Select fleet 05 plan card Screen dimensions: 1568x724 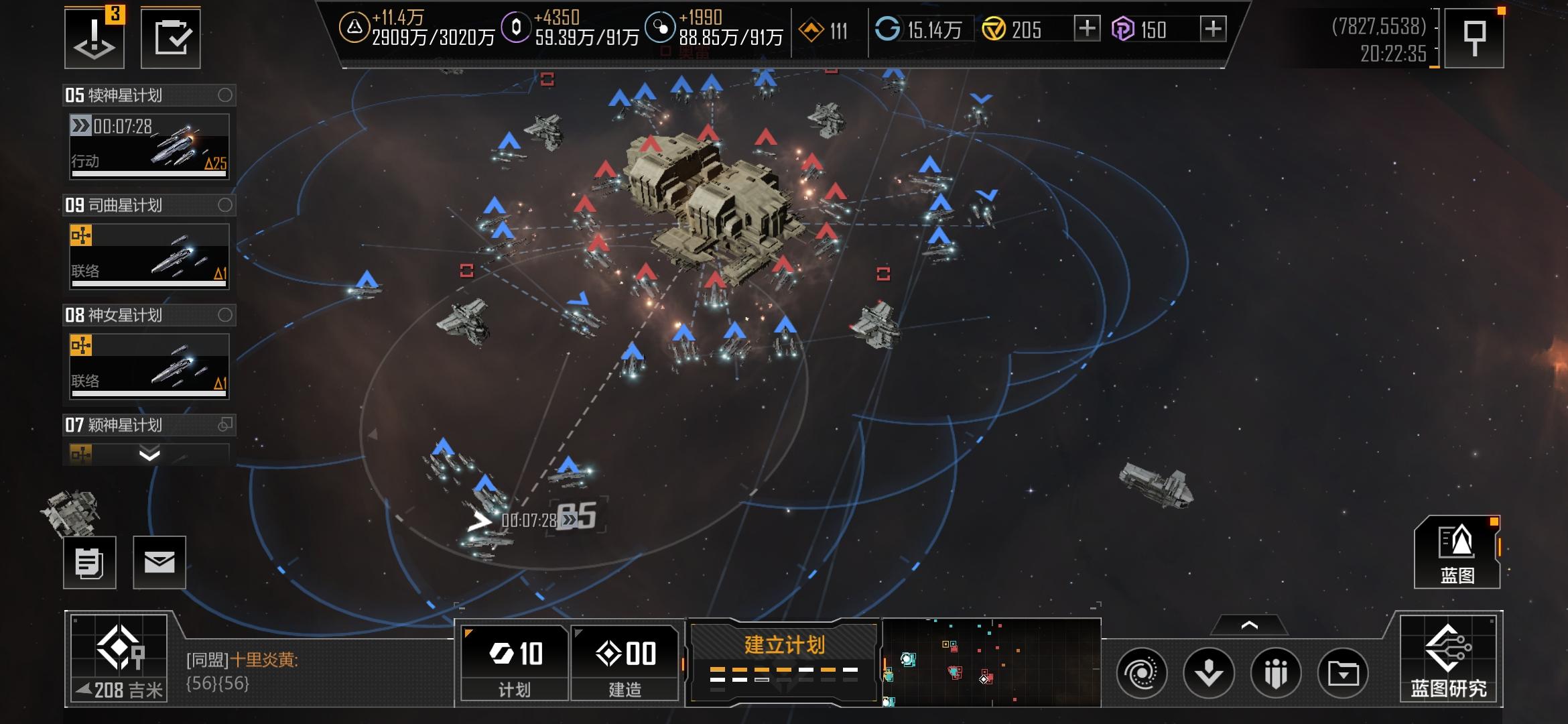(149, 146)
